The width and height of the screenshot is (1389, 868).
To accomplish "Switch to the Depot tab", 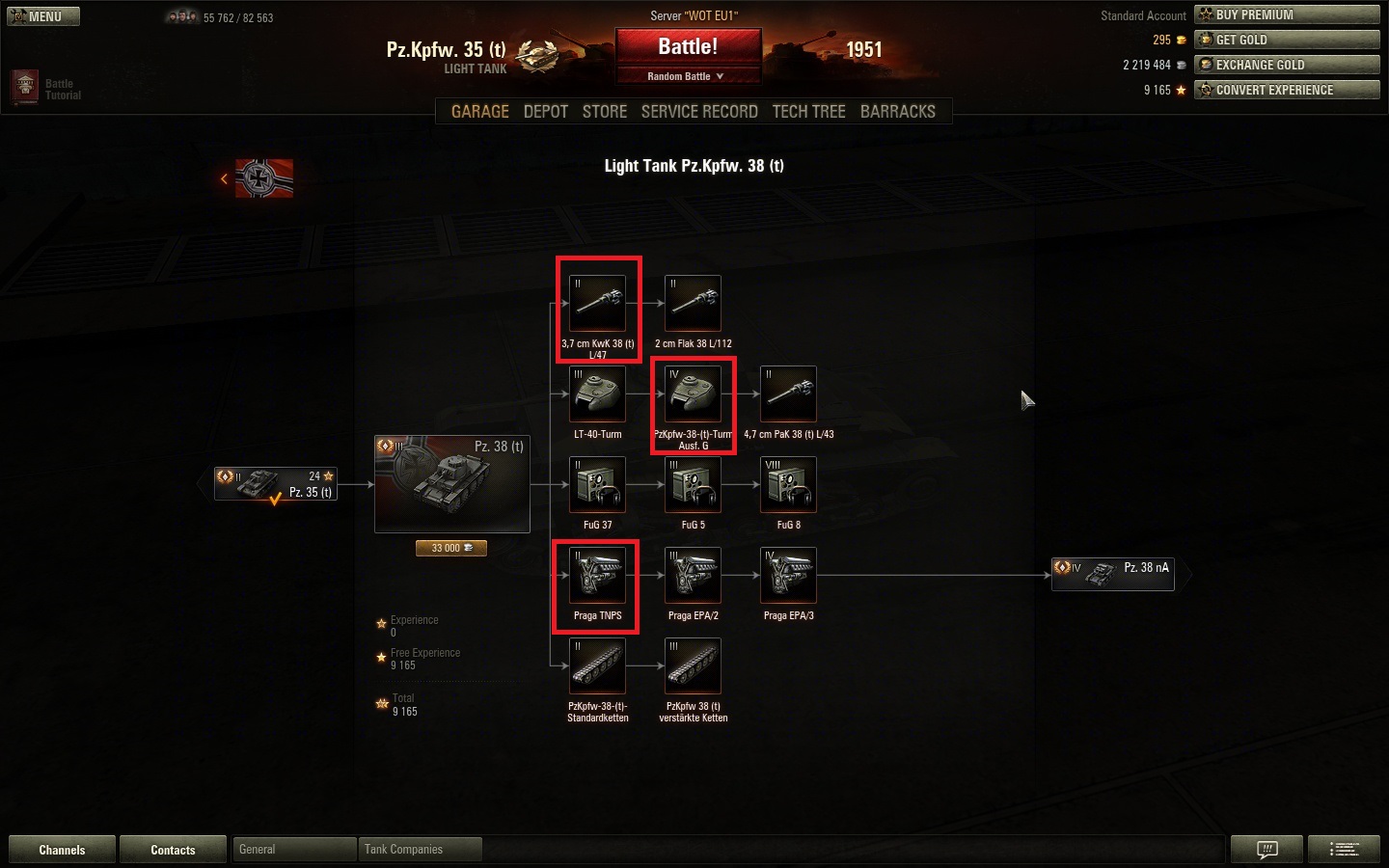I will (545, 112).
